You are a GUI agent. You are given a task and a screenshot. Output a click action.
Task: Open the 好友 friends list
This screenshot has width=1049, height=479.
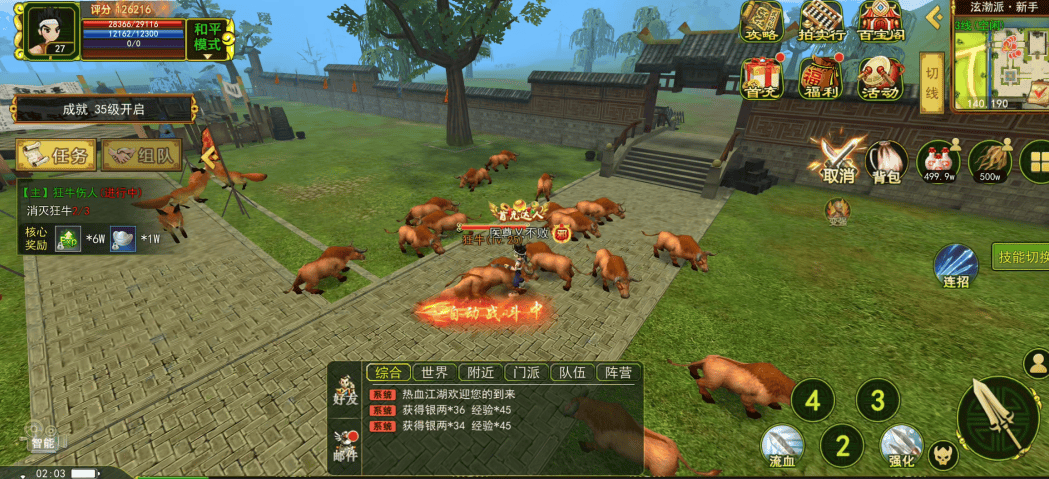[346, 388]
